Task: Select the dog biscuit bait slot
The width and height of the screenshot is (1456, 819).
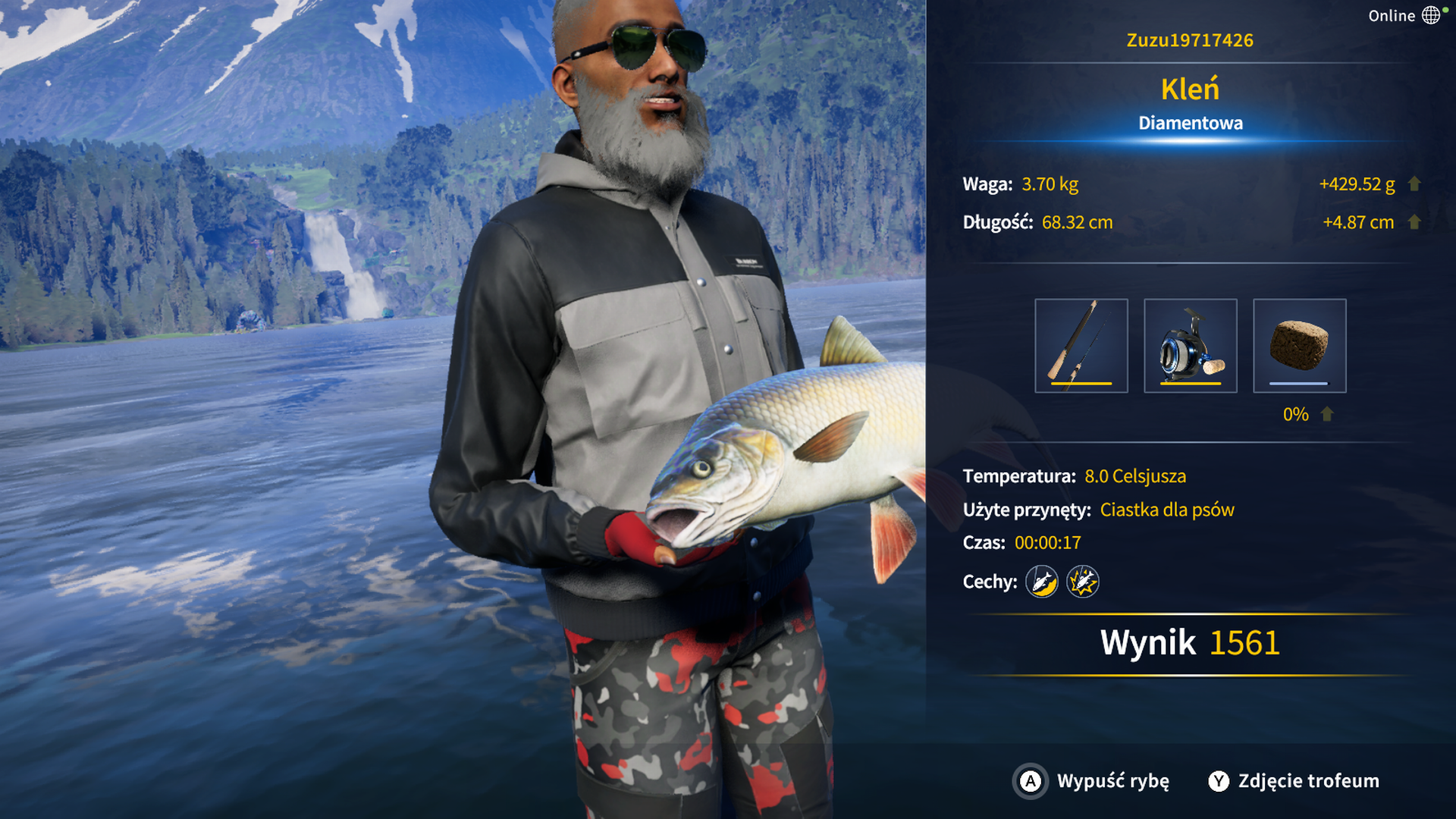Action: 1299,346
